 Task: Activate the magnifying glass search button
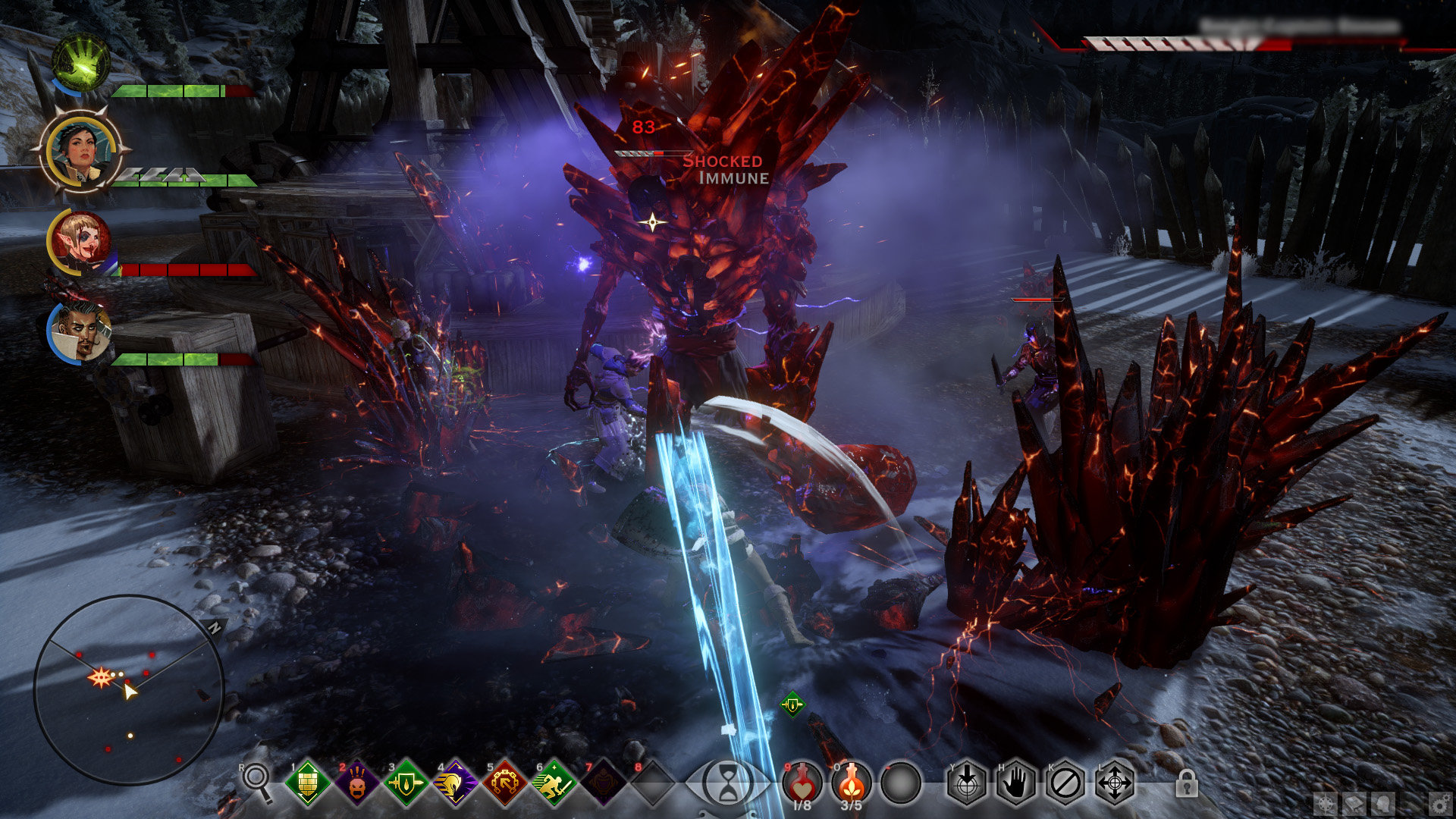click(x=256, y=780)
